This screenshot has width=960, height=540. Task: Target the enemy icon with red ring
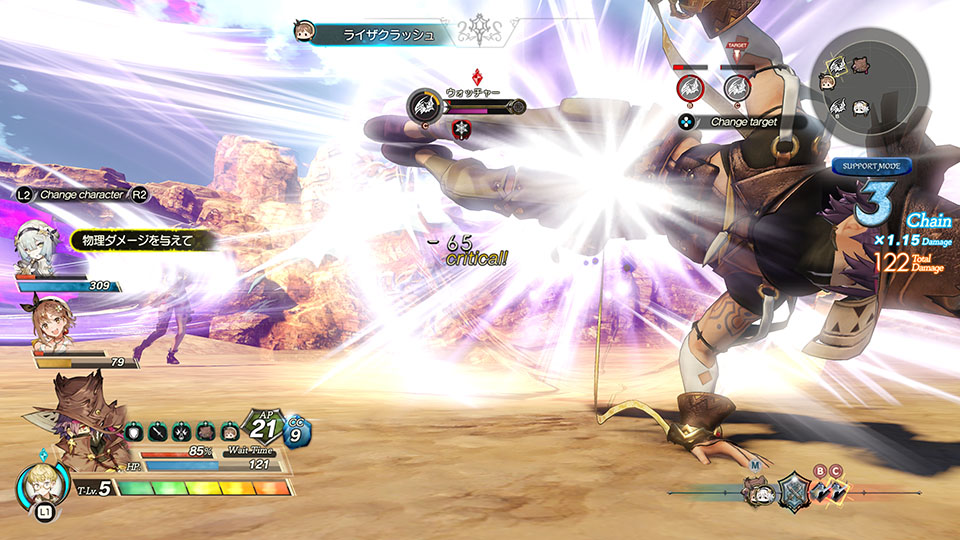click(x=689, y=89)
